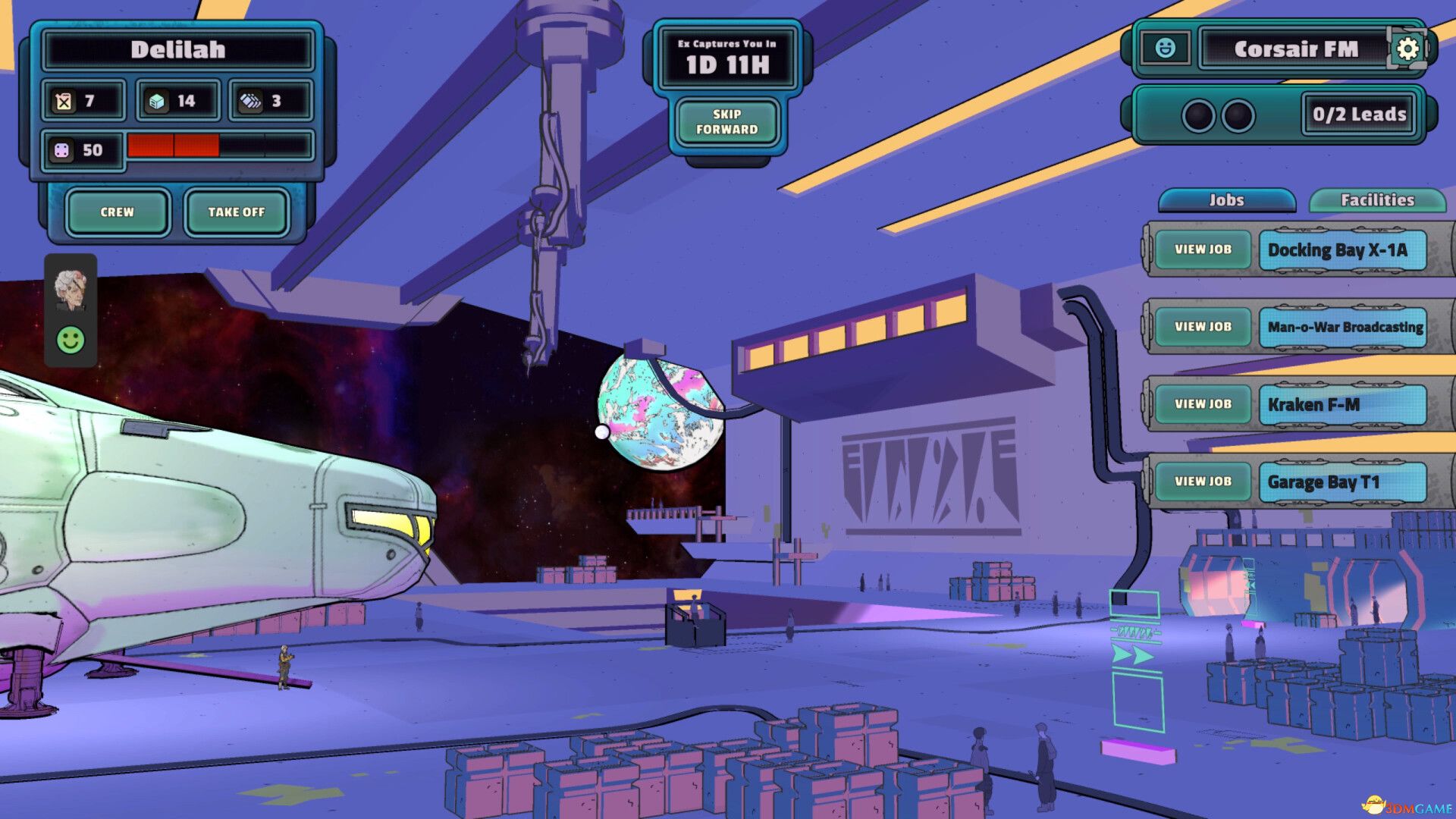Click the smiley face icon beside Corsair FM
Image resolution: width=1456 pixels, height=819 pixels.
pos(1165,49)
